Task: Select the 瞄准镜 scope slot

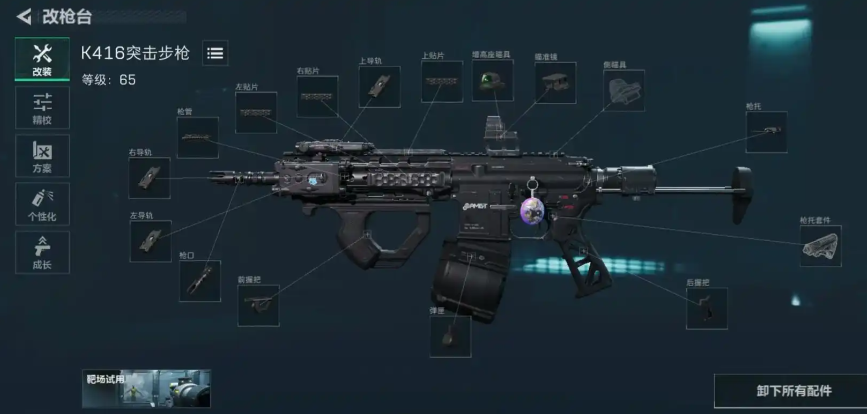Action: [555, 83]
